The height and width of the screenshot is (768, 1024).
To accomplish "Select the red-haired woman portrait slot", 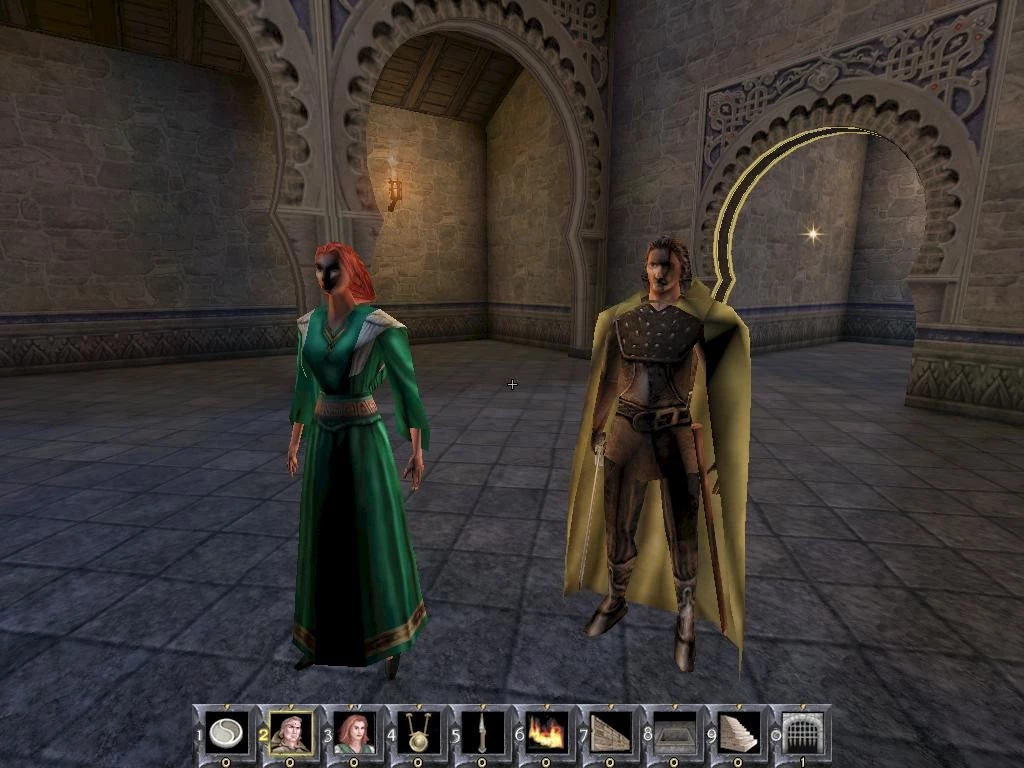I will point(355,731).
